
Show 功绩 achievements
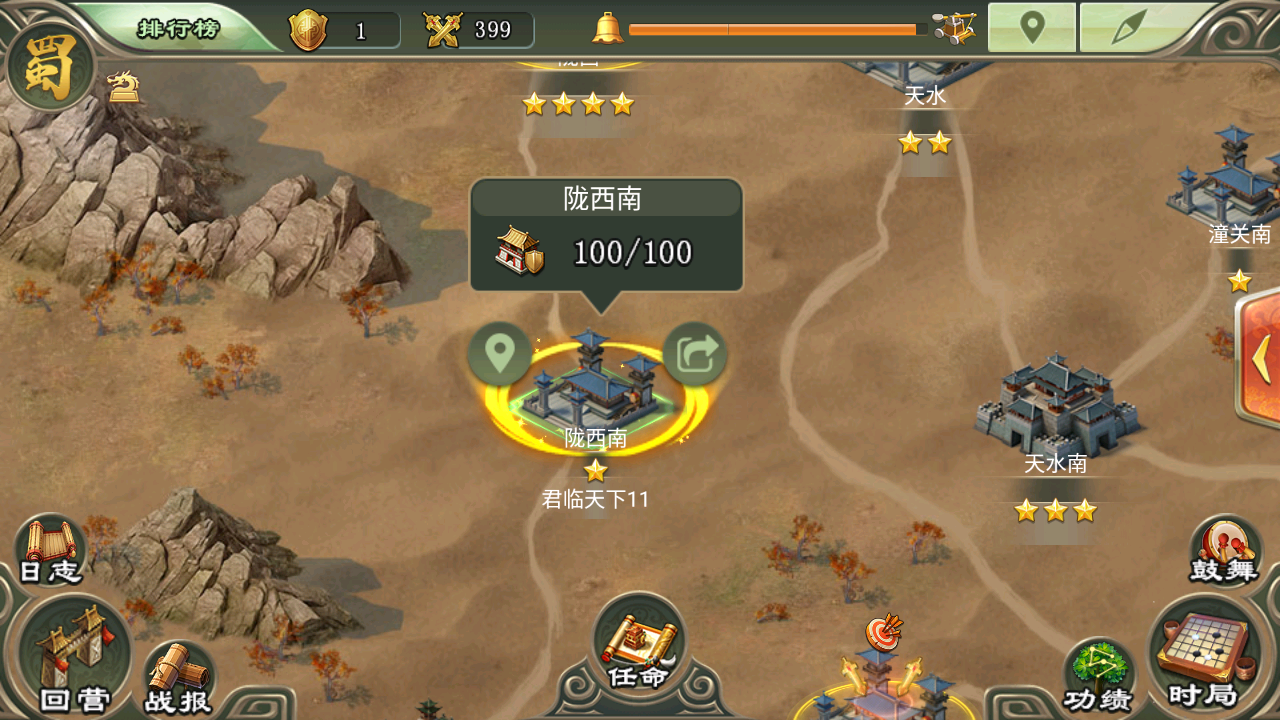point(1097,675)
